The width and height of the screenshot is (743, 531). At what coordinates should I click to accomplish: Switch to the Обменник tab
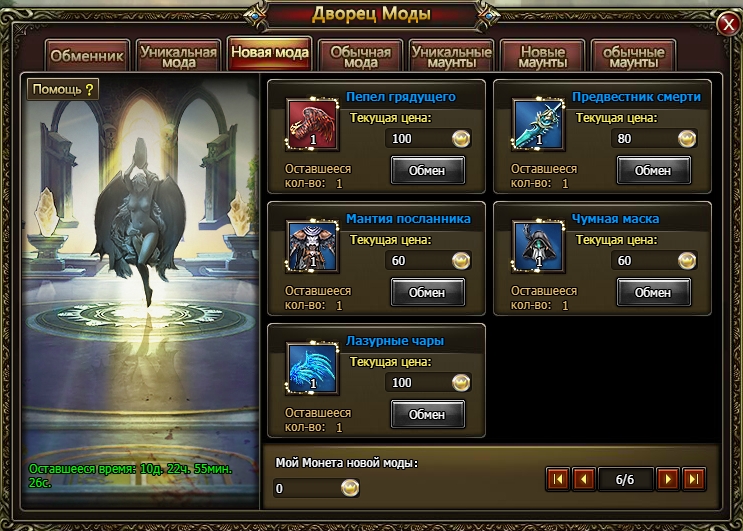tap(87, 56)
